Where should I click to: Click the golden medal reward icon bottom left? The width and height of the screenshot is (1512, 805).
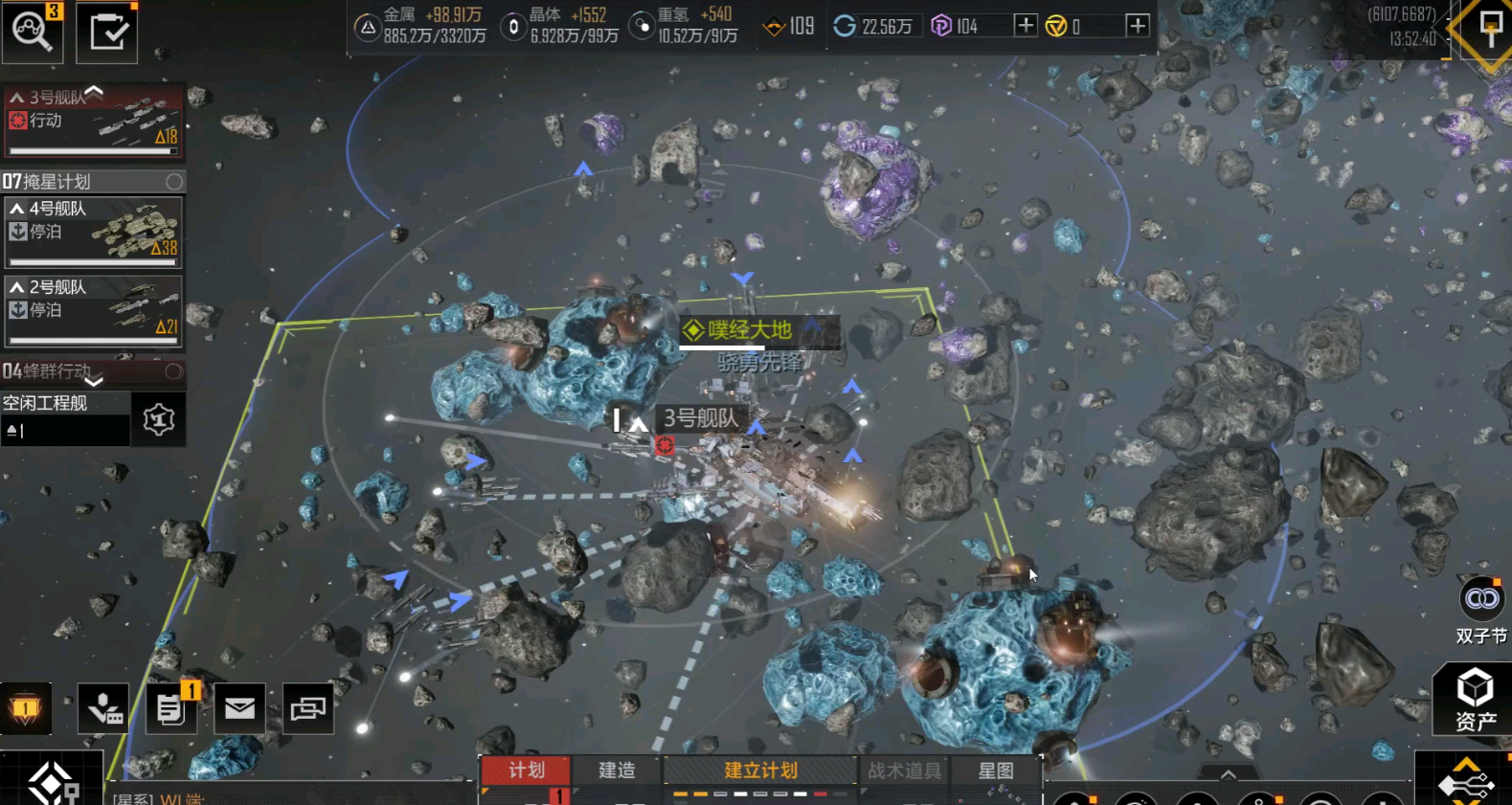click(x=26, y=708)
